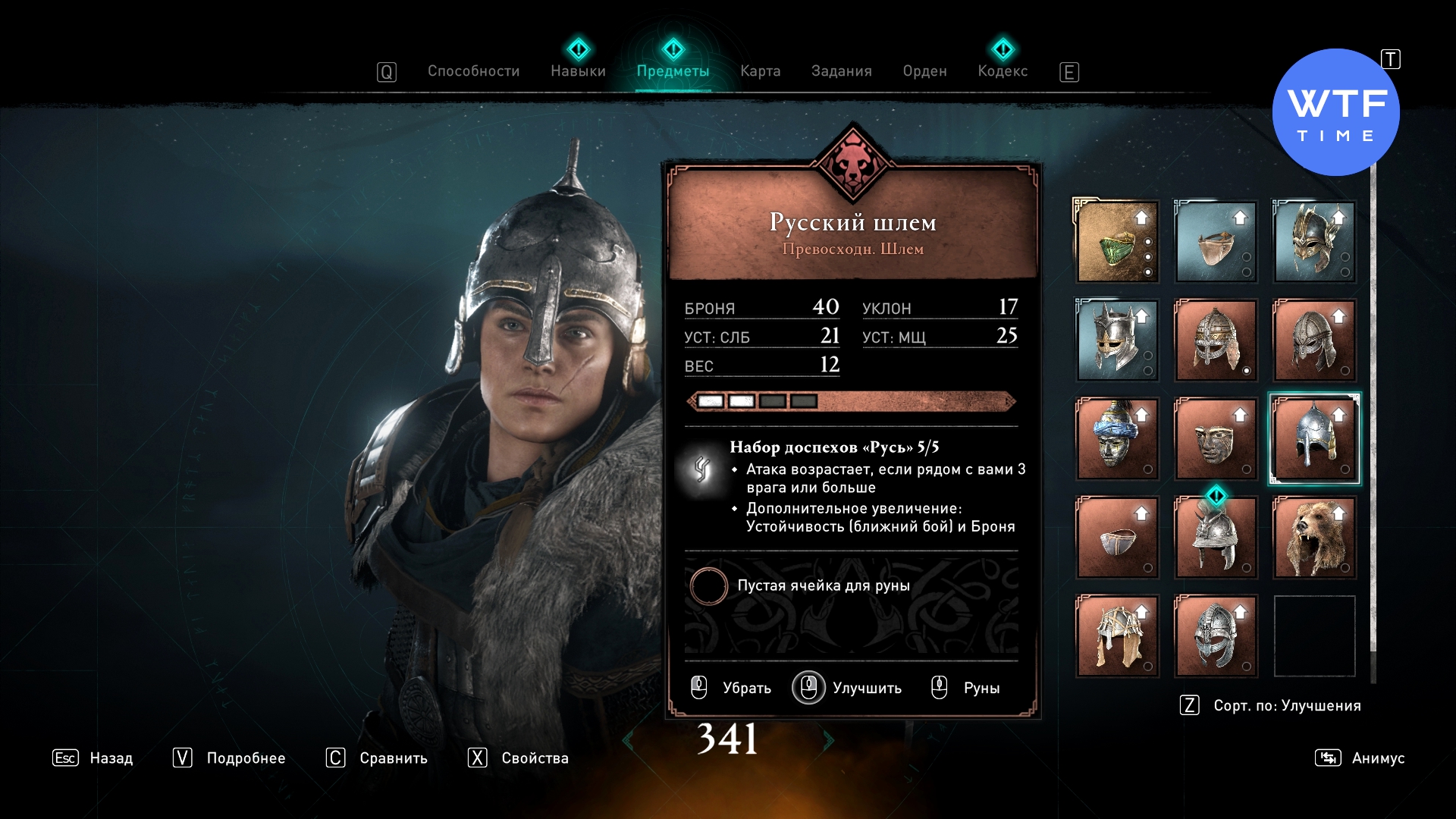Go to the Задания tab
1456x819 pixels.
click(x=841, y=71)
